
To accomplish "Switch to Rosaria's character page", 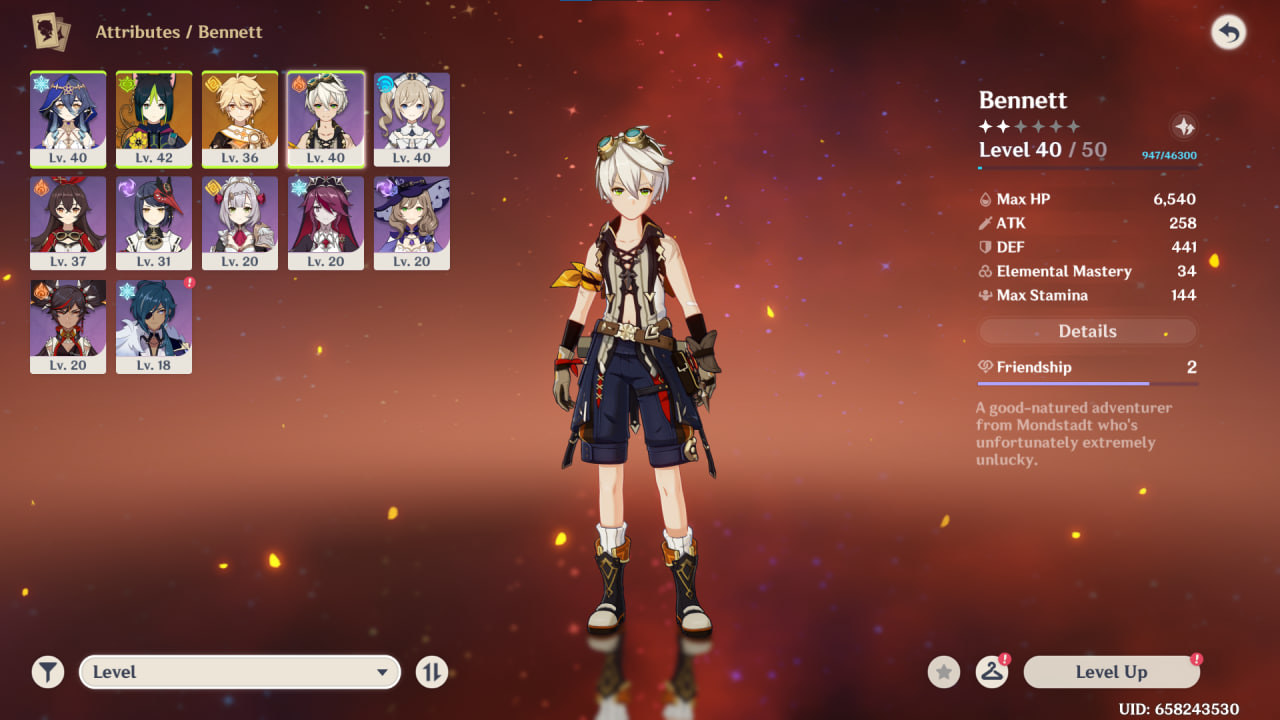I will (326, 222).
